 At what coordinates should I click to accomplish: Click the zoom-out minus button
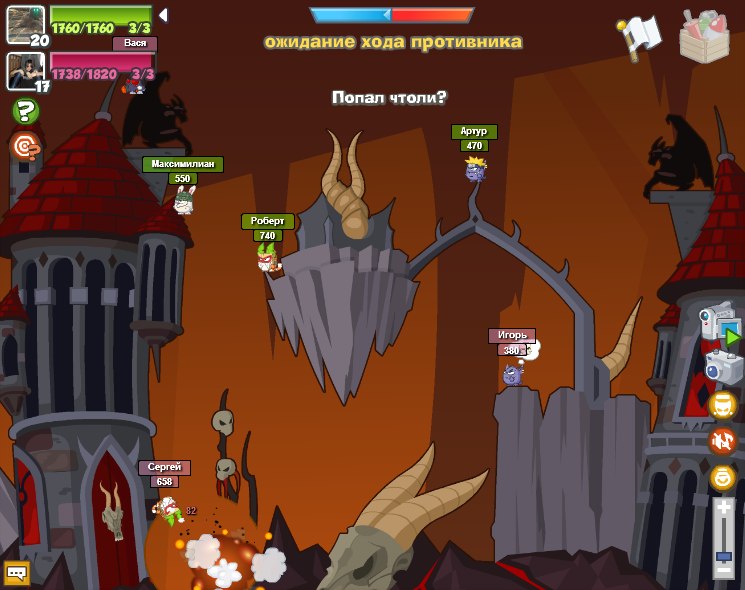[723, 570]
